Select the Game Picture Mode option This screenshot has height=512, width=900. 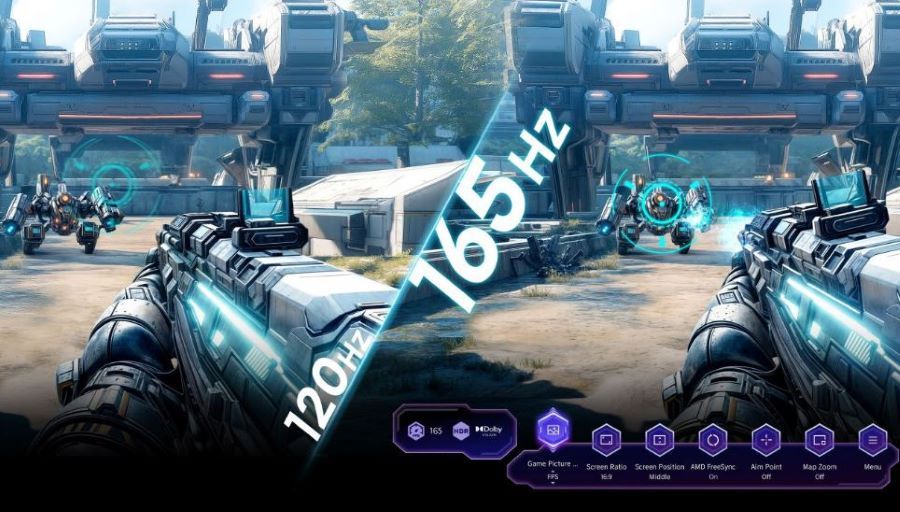[553, 432]
